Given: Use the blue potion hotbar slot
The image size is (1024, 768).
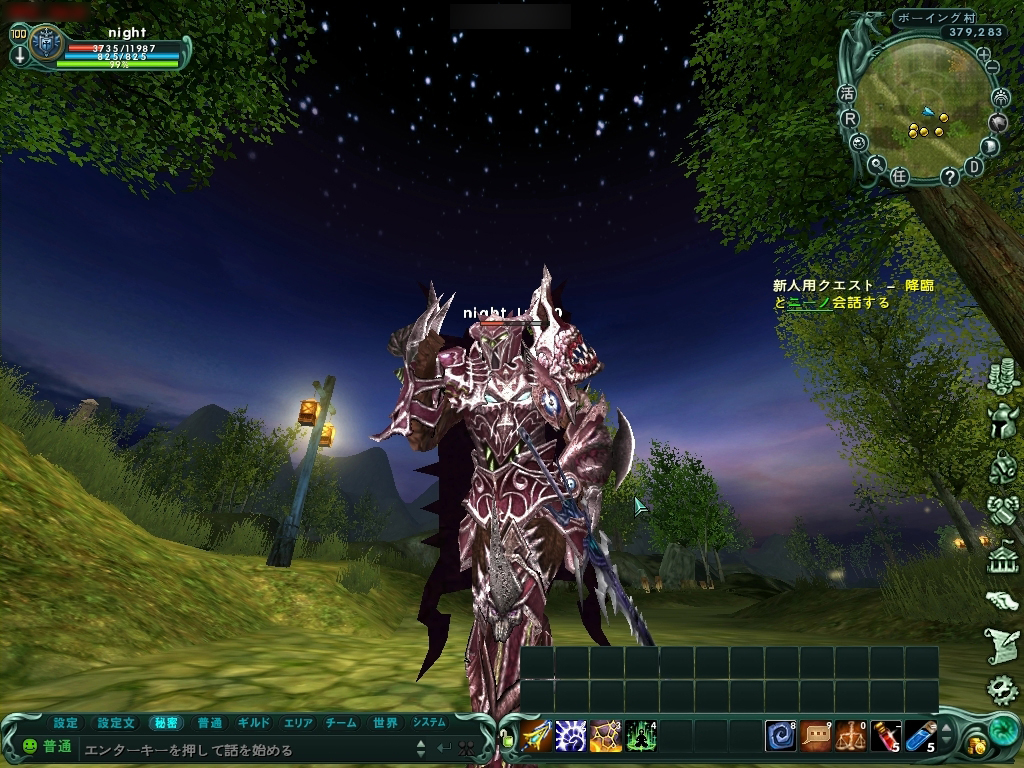Looking at the screenshot, I should click(920, 736).
